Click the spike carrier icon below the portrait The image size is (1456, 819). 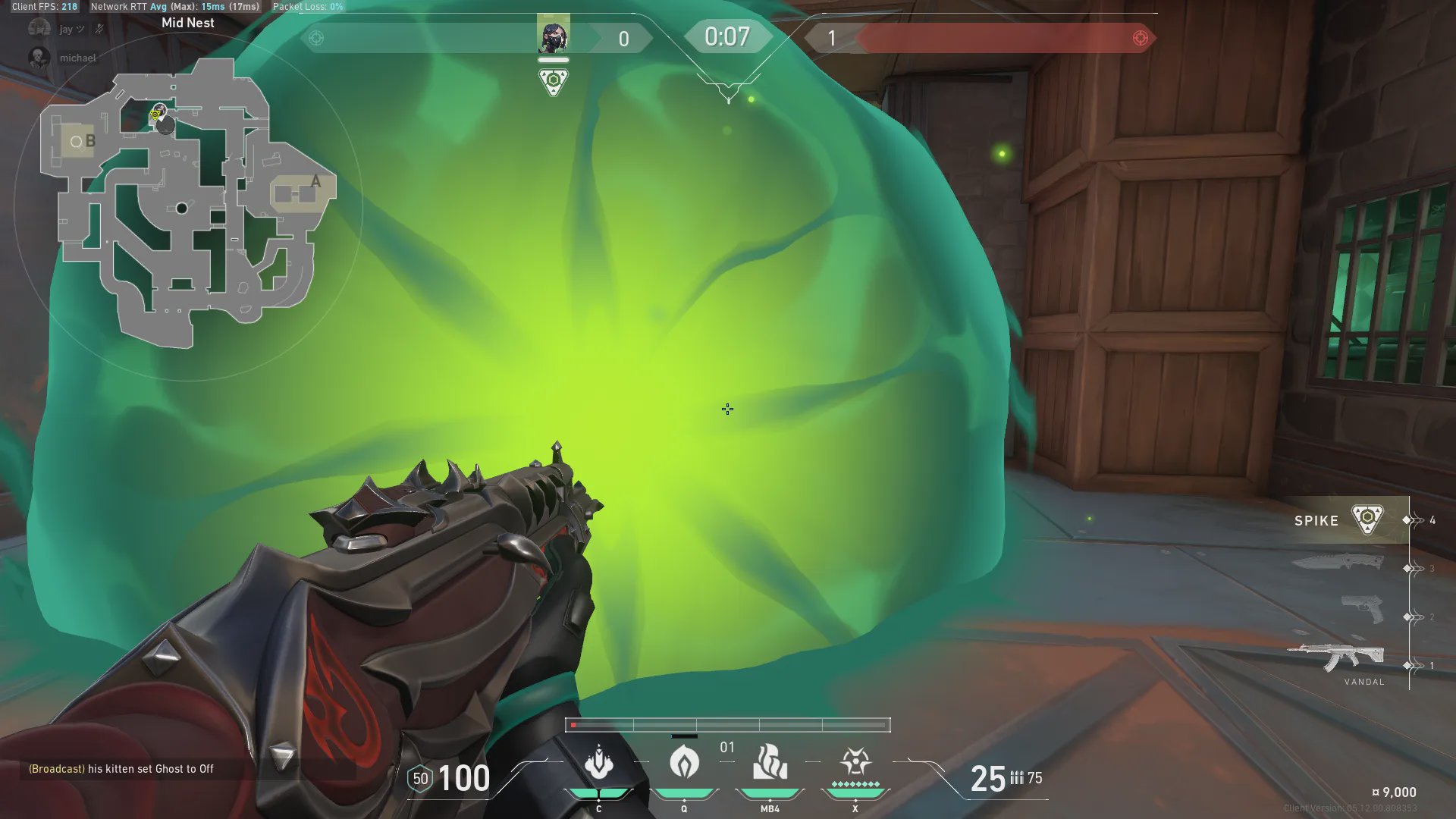553,81
